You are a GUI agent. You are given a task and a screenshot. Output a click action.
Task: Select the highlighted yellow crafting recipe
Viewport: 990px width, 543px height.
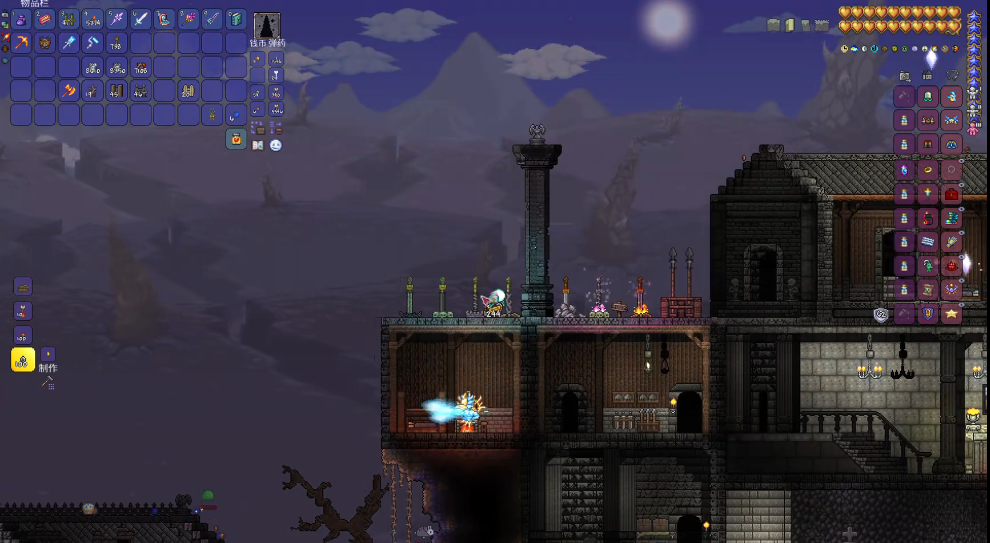23,360
